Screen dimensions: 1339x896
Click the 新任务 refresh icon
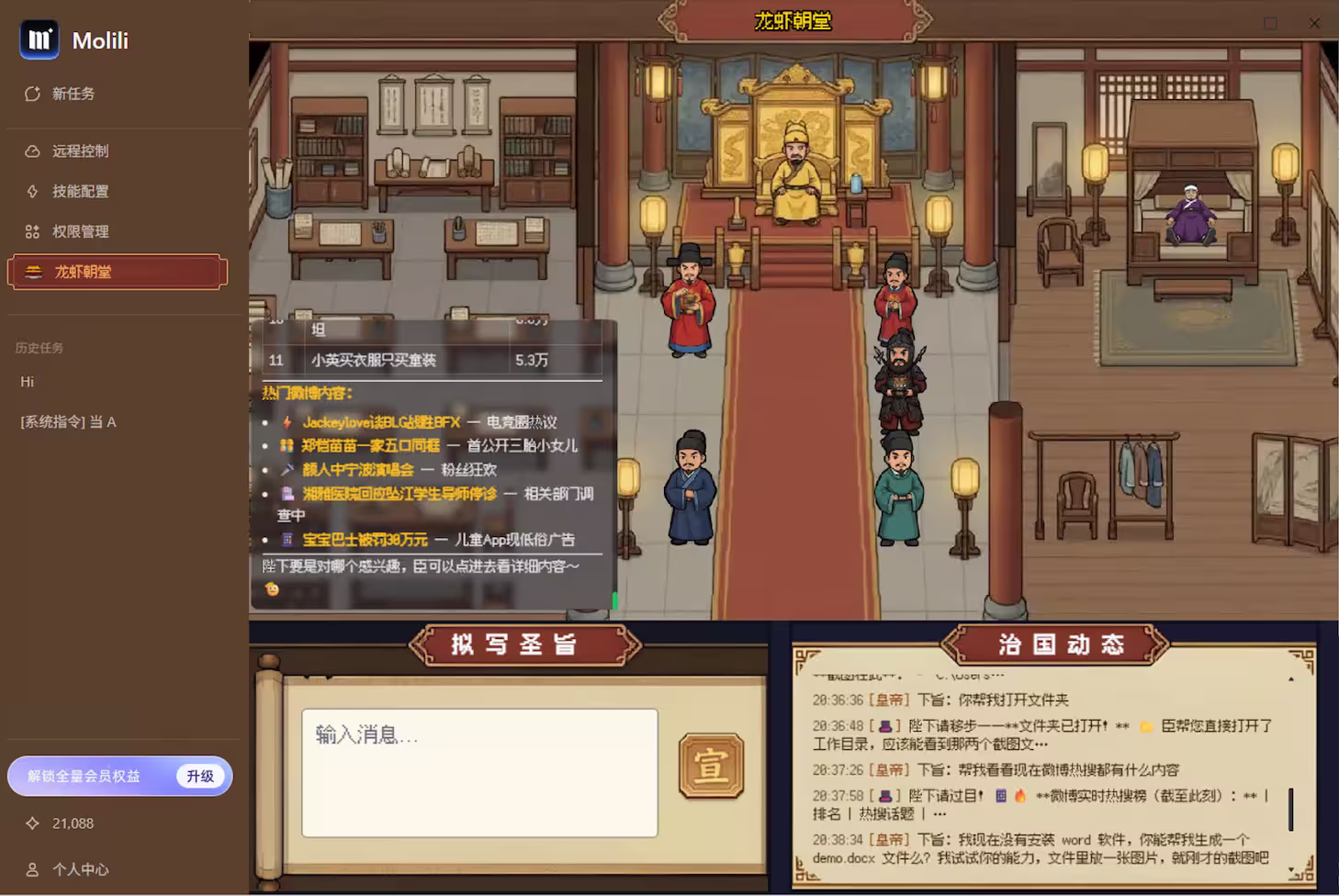pyautogui.click(x=34, y=93)
